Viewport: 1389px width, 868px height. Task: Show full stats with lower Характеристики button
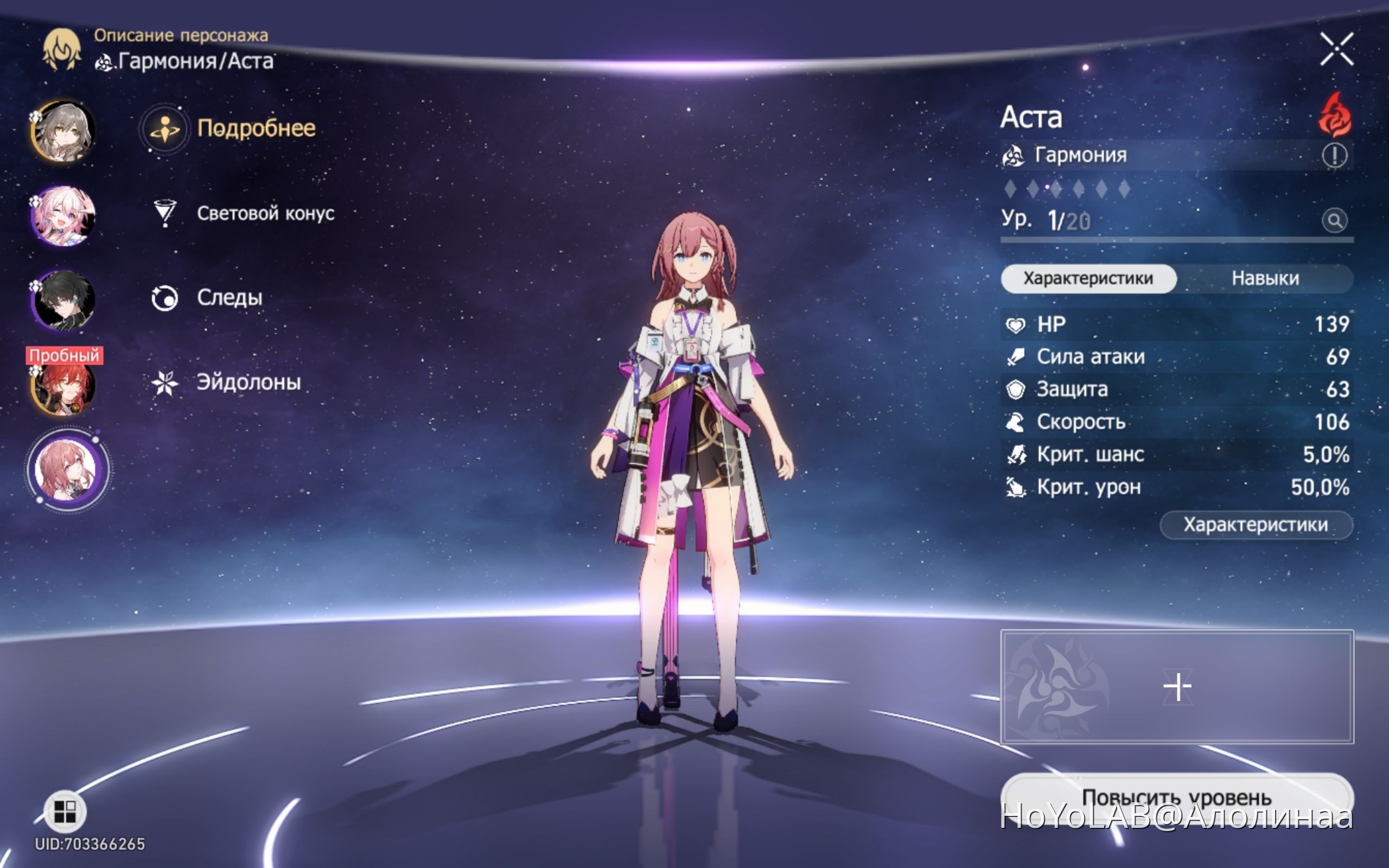click(x=1256, y=525)
